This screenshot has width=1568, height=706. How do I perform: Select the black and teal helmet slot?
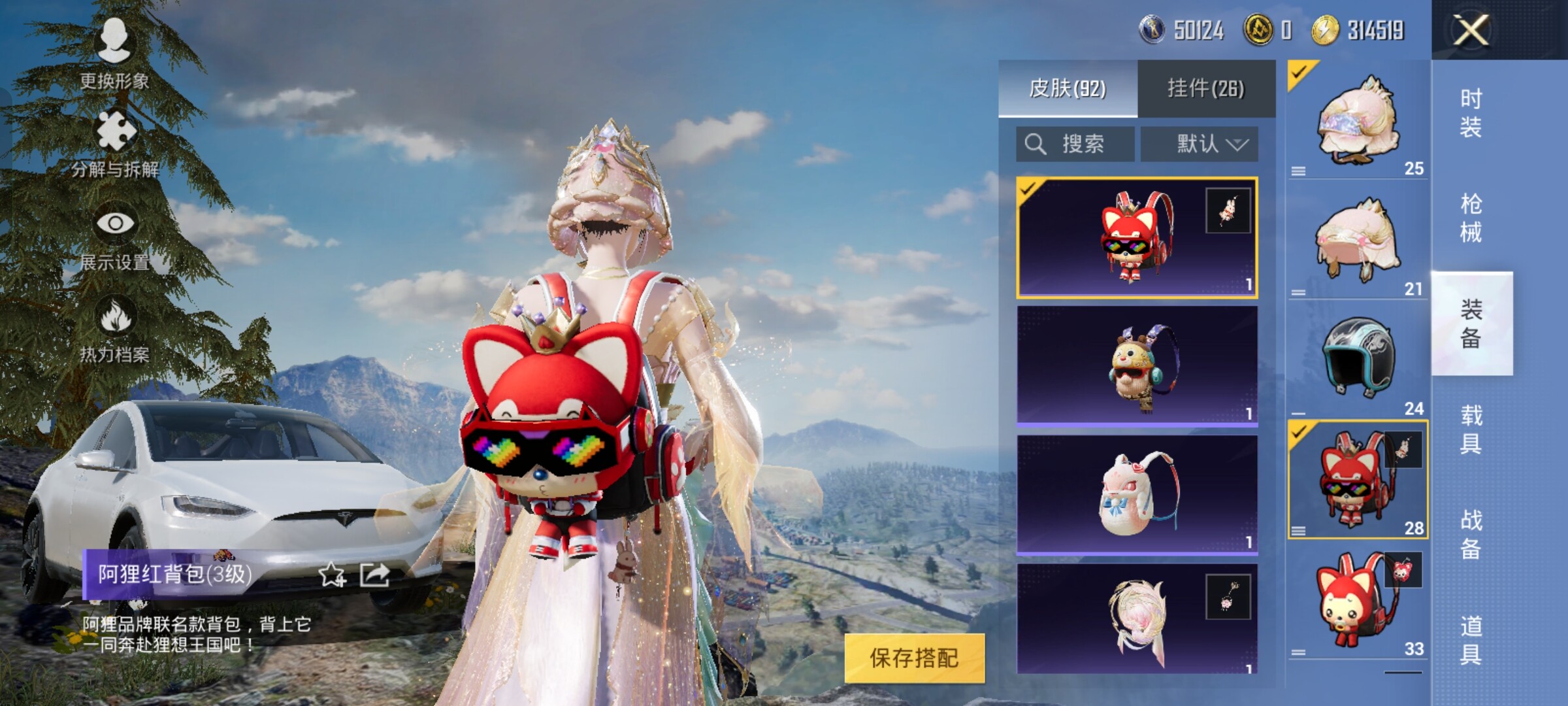click(1358, 360)
